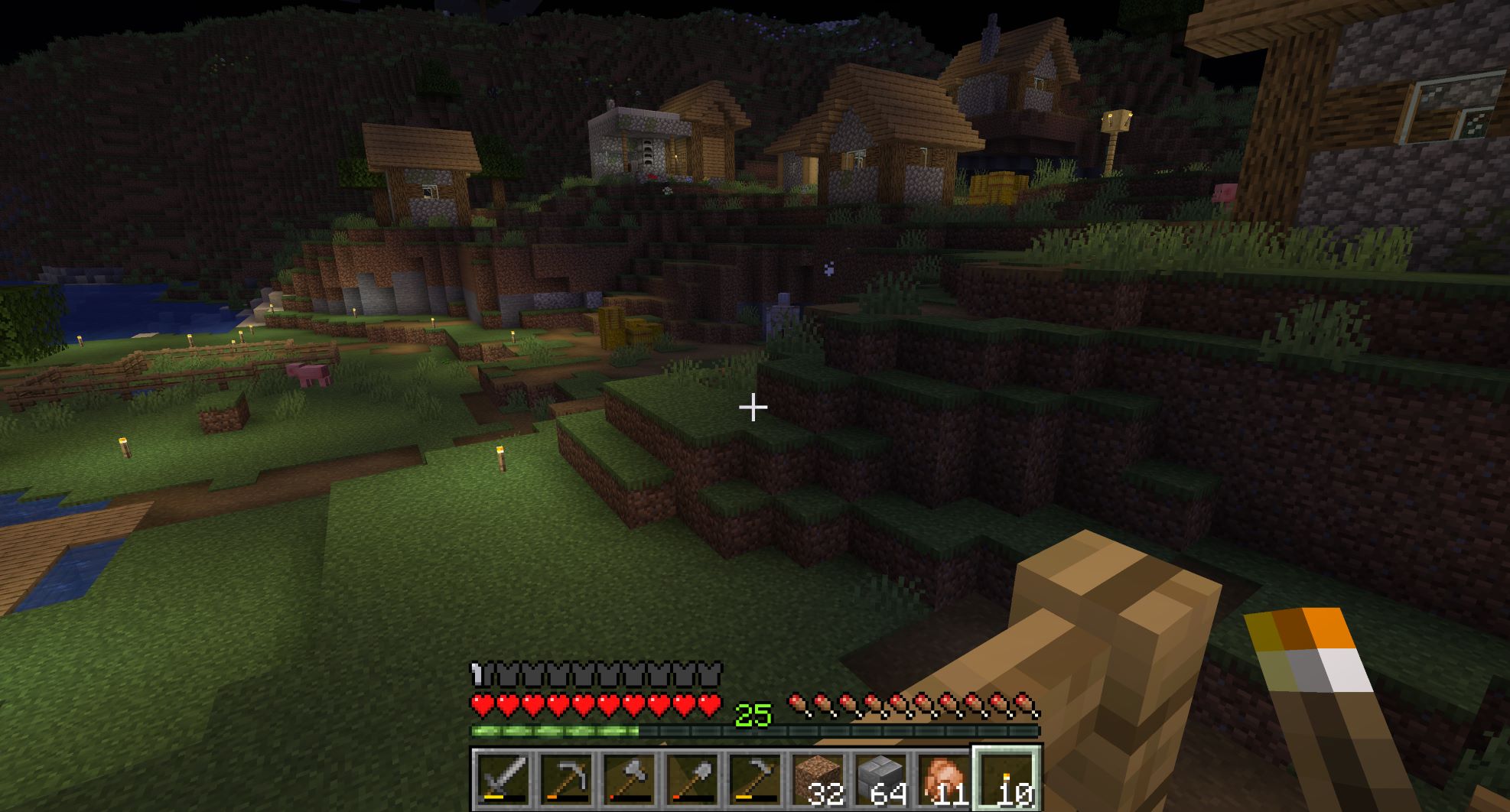Select the iron hoe hotbar slot

[x=755, y=780]
